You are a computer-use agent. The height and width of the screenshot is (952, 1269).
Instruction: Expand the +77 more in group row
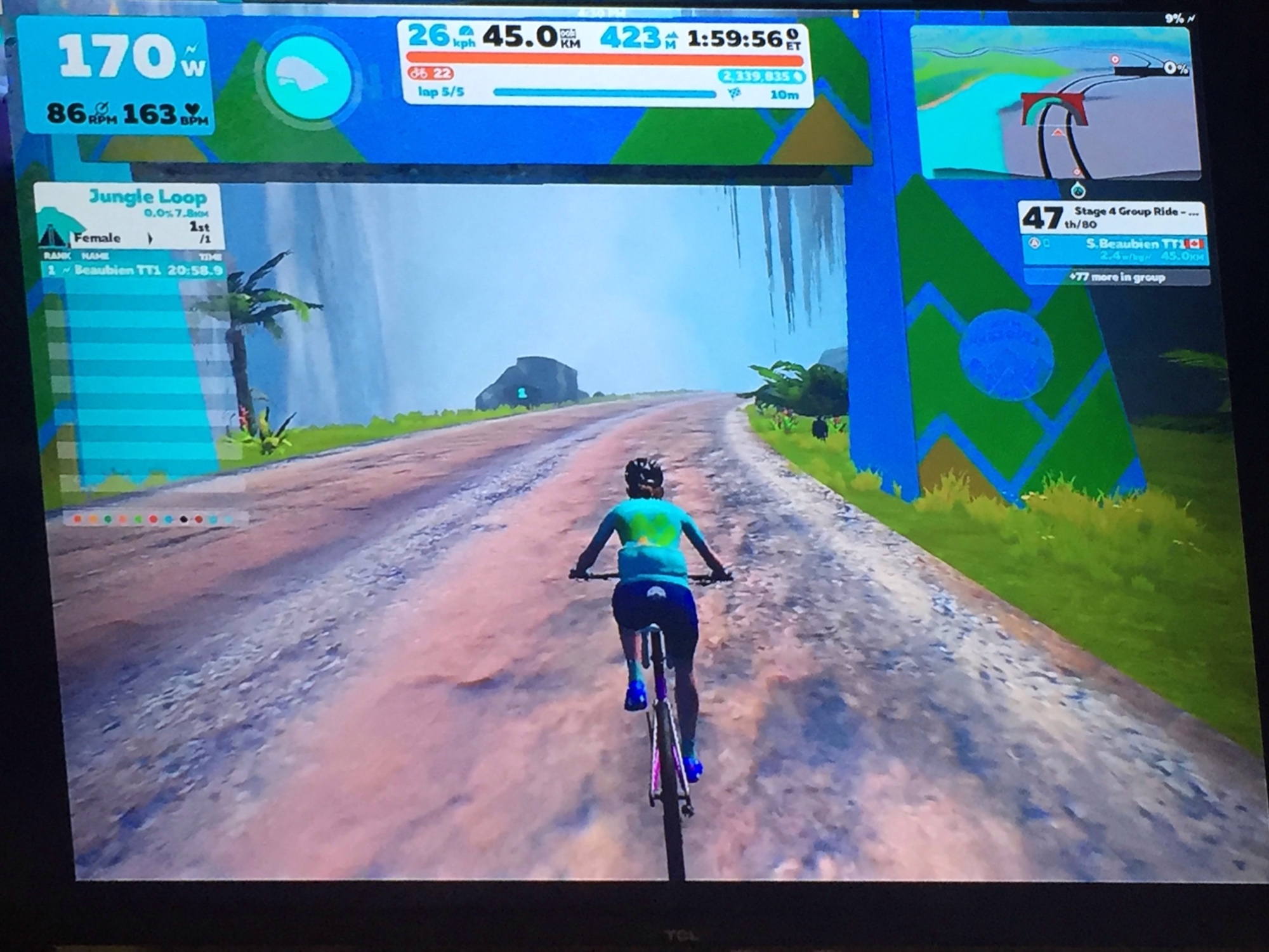1115,277
